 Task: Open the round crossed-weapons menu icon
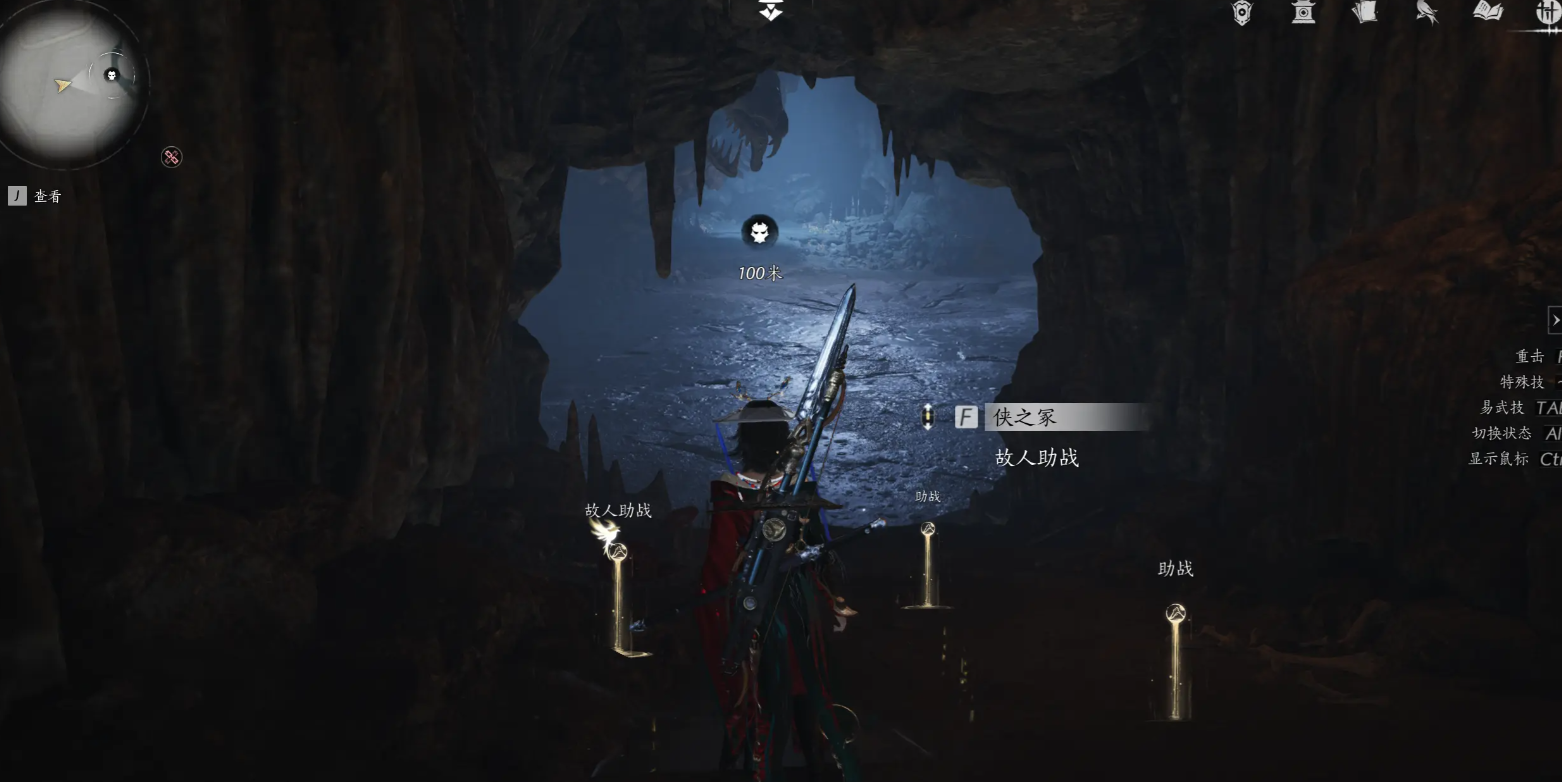click(x=1548, y=12)
